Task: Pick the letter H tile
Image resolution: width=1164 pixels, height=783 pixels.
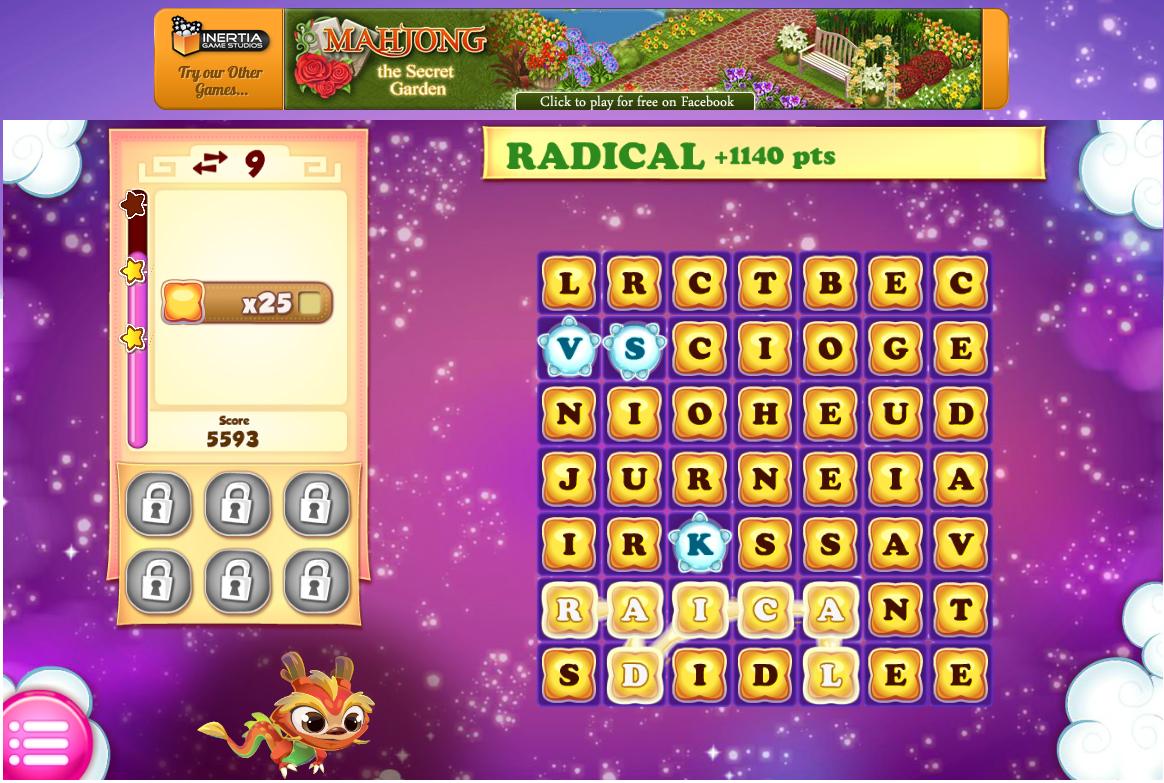Action: click(x=764, y=414)
